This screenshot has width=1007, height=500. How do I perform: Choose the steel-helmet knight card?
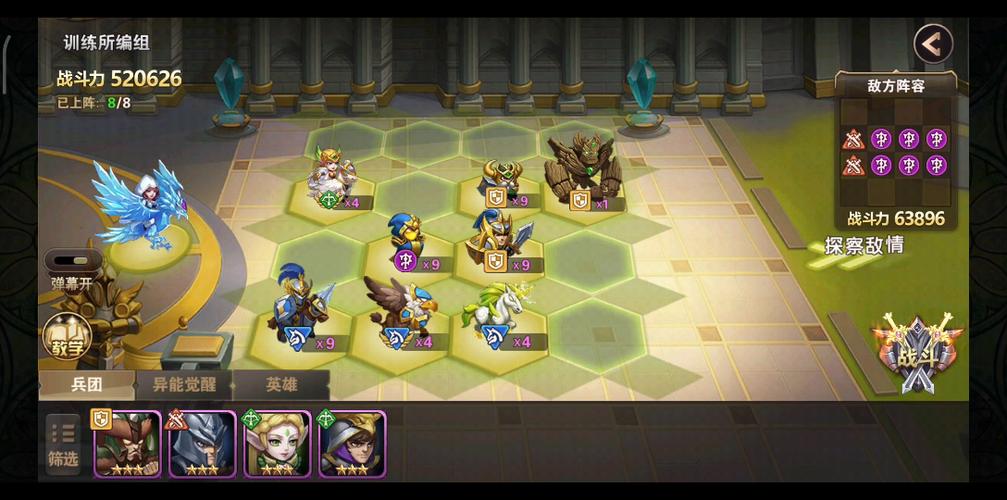(202, 443)
